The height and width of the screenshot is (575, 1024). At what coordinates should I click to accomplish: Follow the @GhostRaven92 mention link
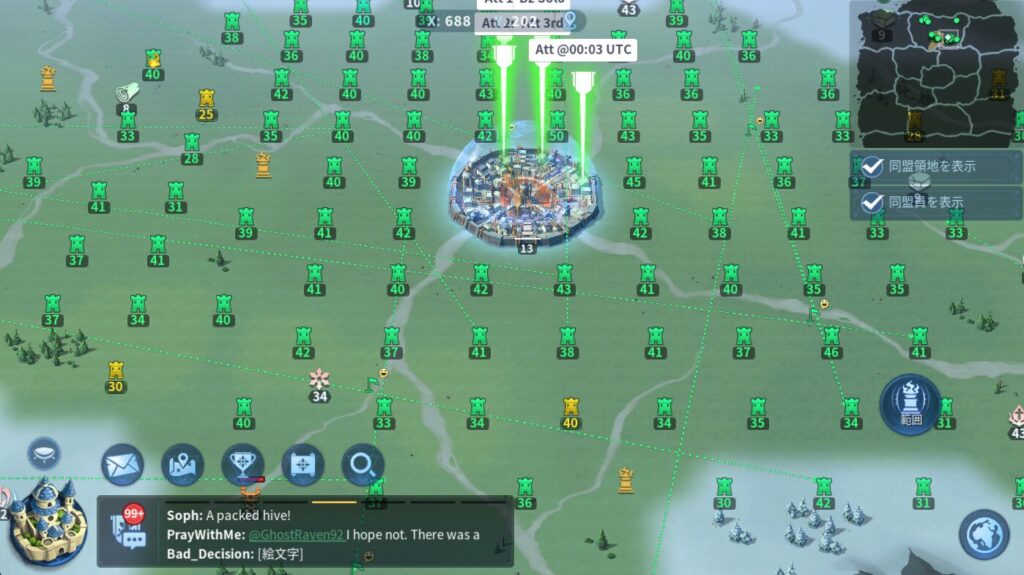click(295, 535)
